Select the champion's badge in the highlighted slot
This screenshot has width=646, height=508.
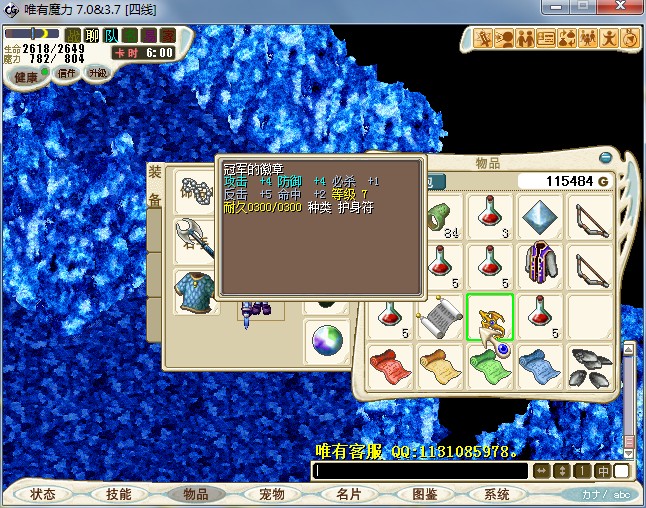pyautogui.click(x=491, y=317)
